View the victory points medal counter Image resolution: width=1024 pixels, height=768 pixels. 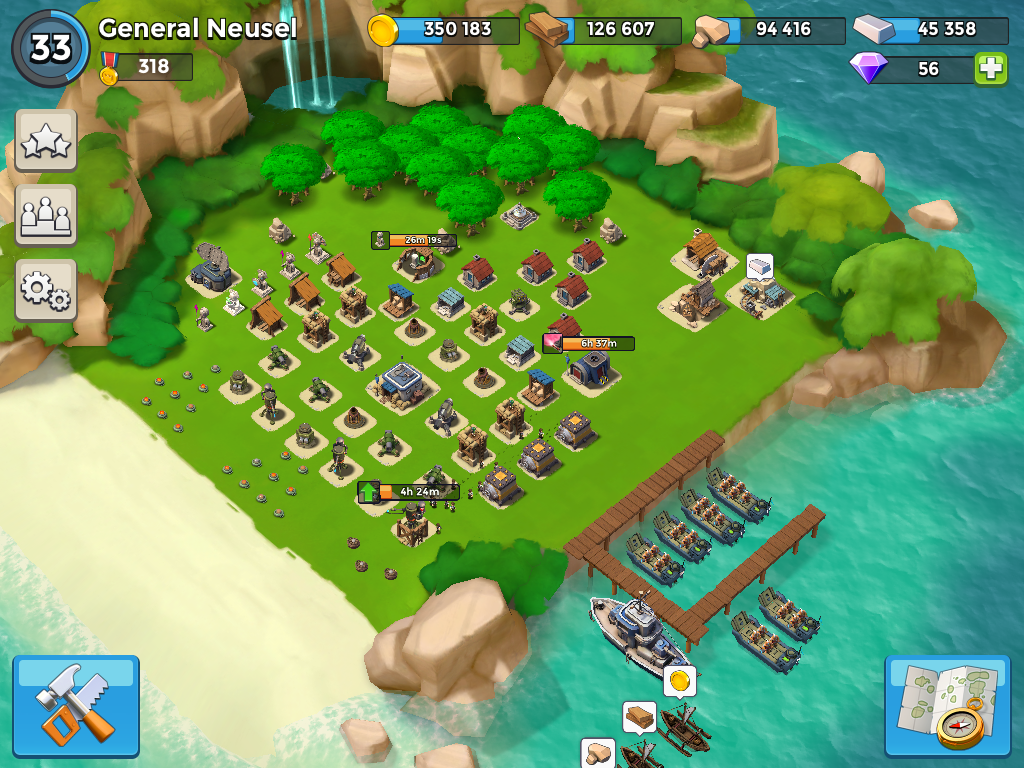(146, 67)
